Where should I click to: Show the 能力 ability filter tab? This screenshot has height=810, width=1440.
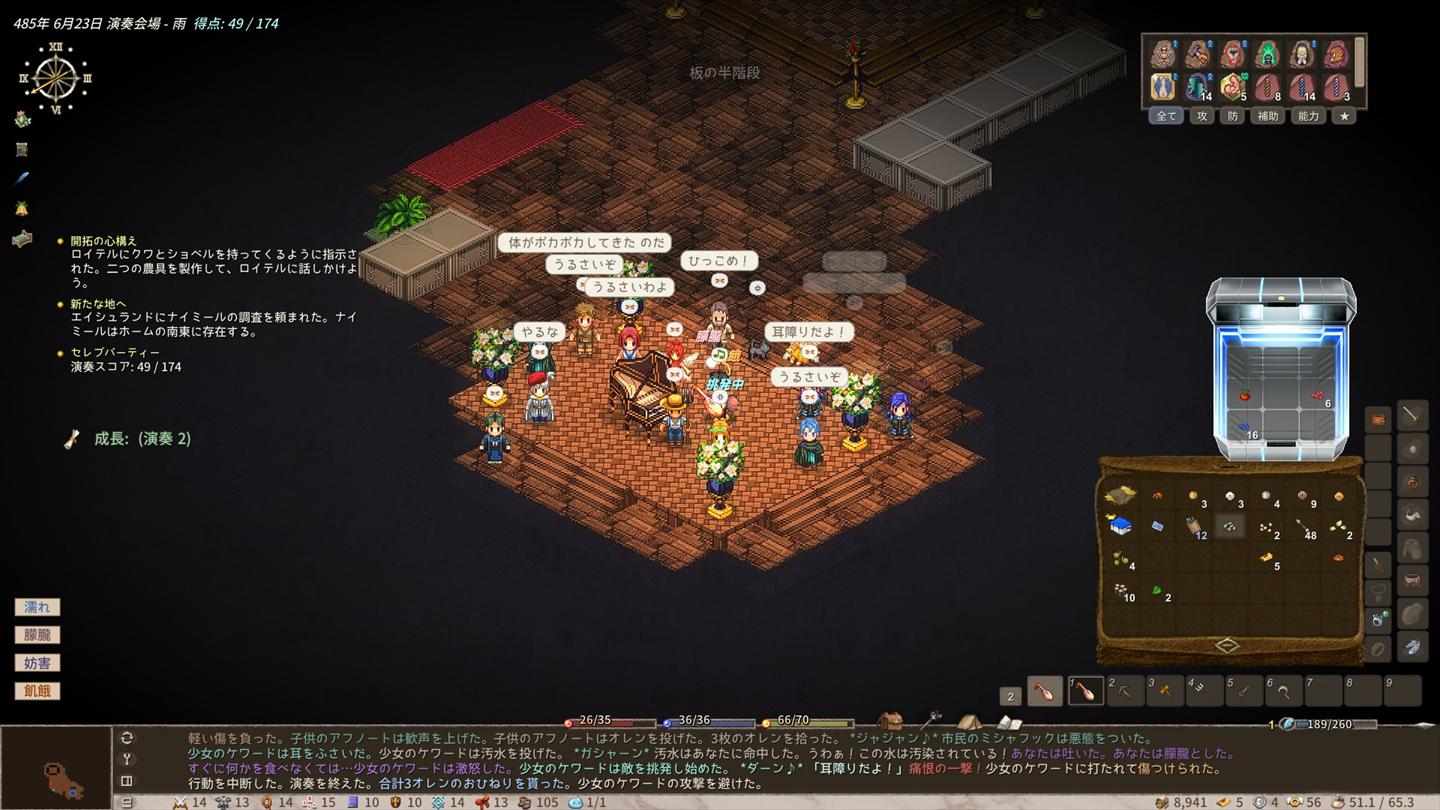[1308, 116]
